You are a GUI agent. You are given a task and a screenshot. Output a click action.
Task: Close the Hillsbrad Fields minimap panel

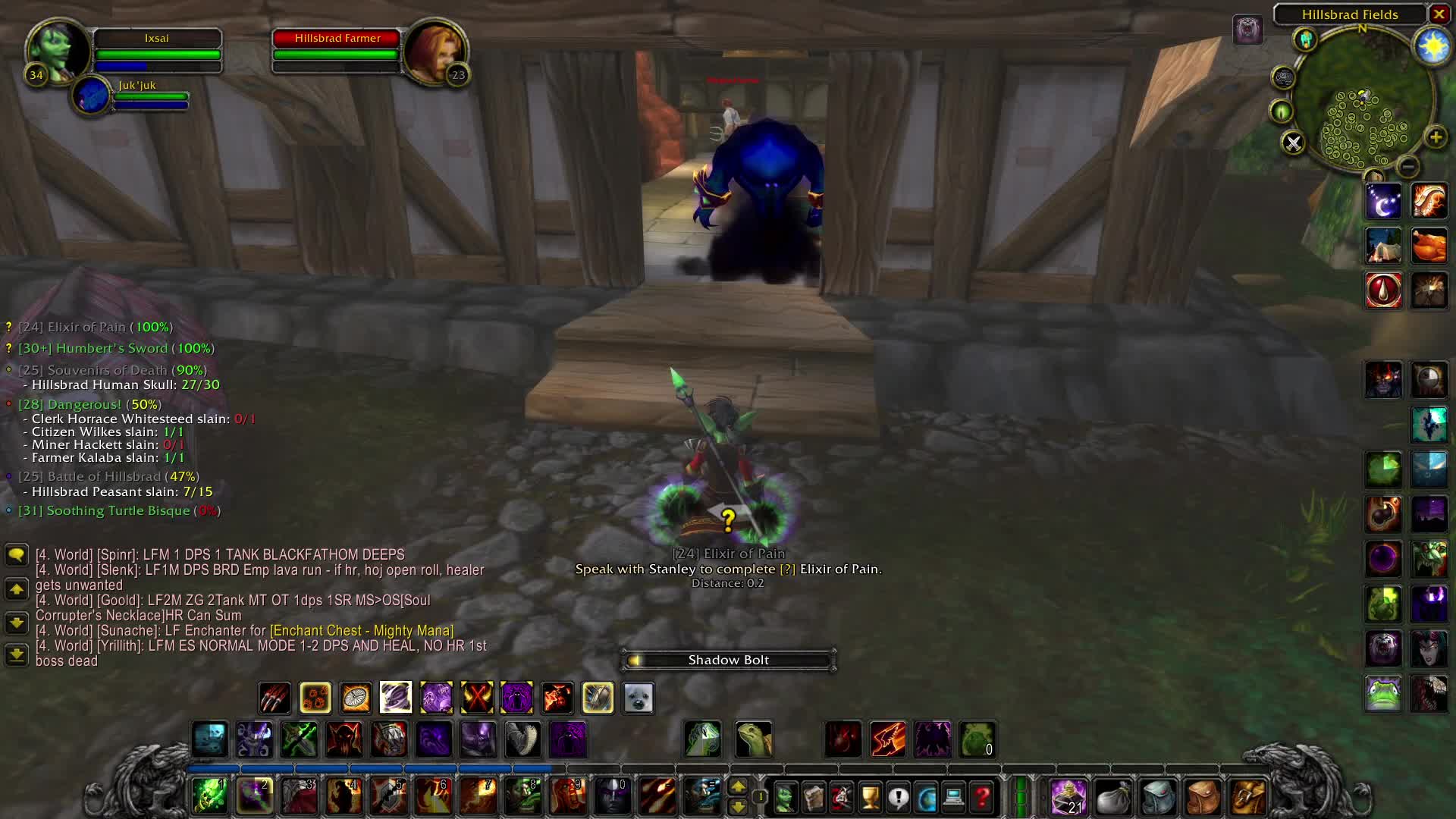coord(1439,14)
